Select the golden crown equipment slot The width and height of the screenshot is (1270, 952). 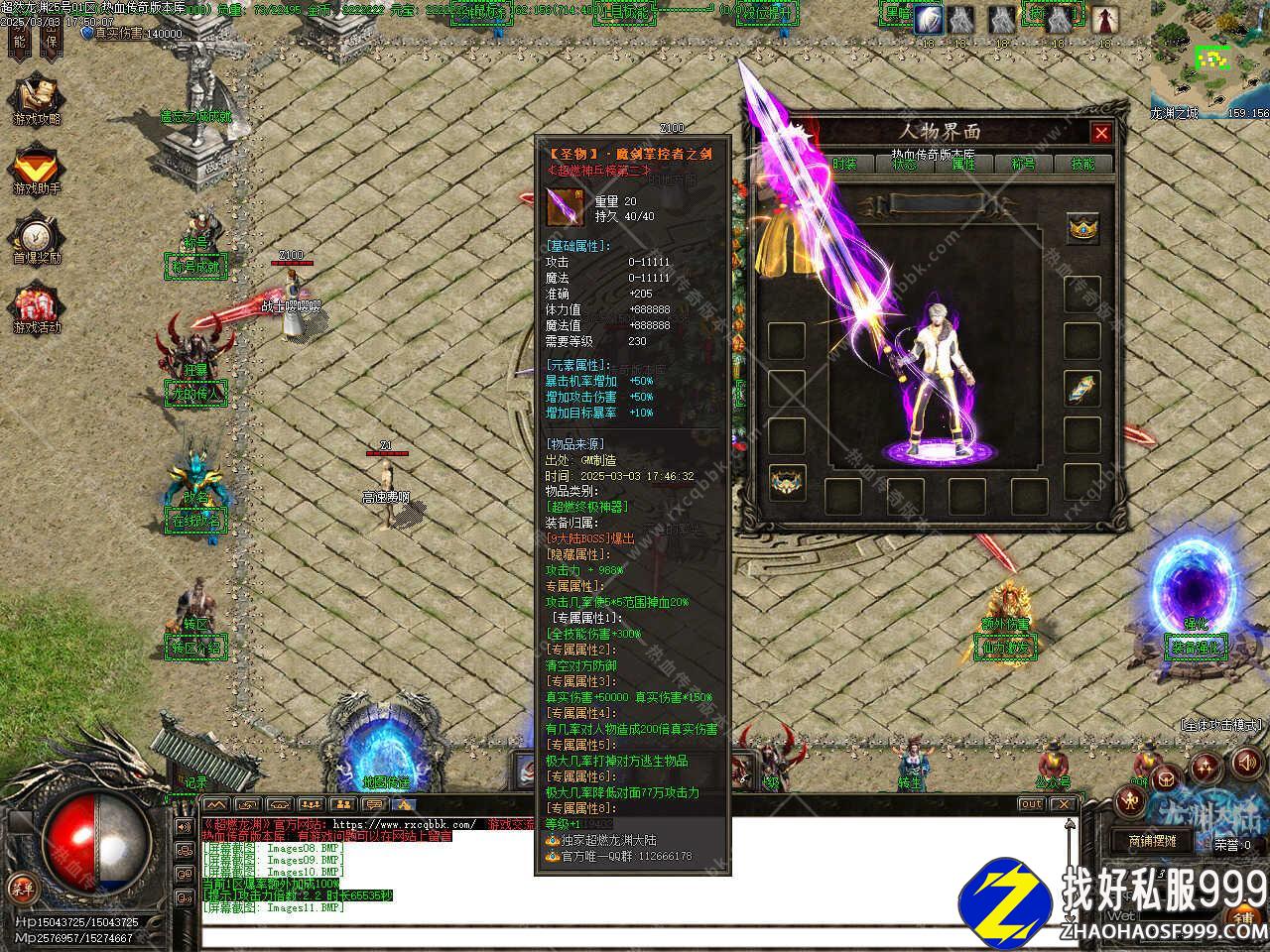point(1082,229)
